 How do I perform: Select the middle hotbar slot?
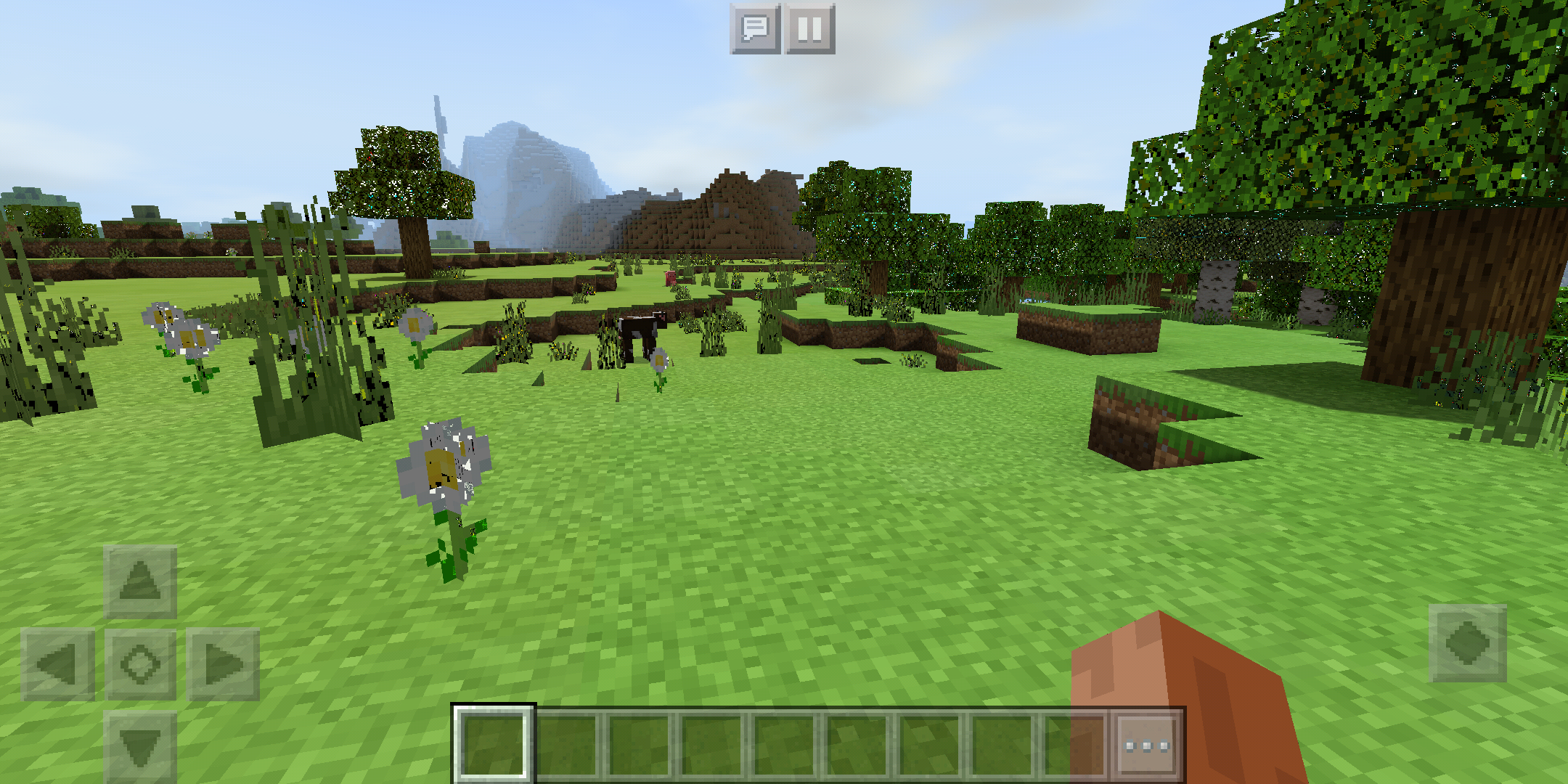[x=788, y=743]
